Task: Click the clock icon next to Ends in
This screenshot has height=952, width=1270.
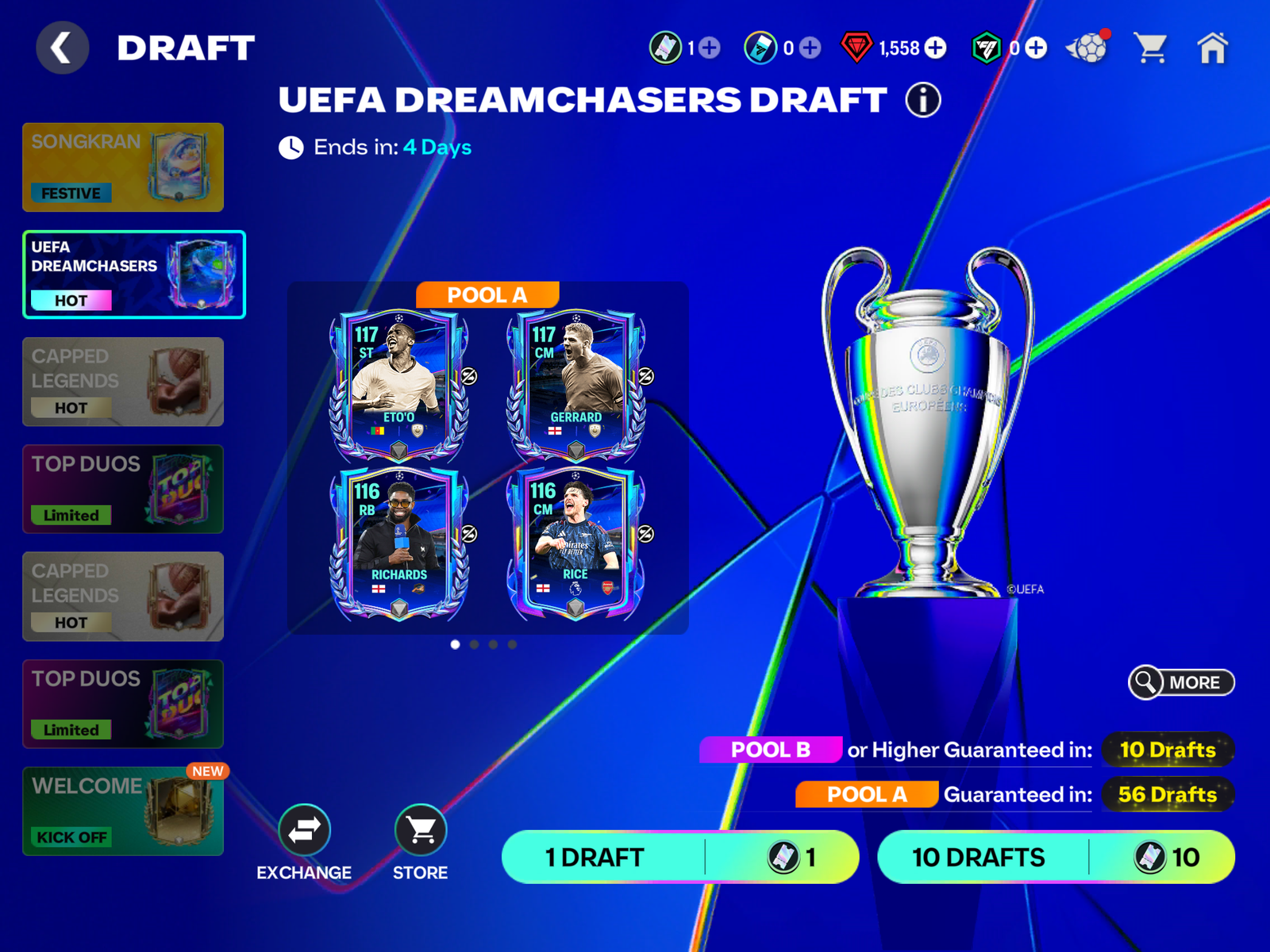Action: [x=291, y=147]
